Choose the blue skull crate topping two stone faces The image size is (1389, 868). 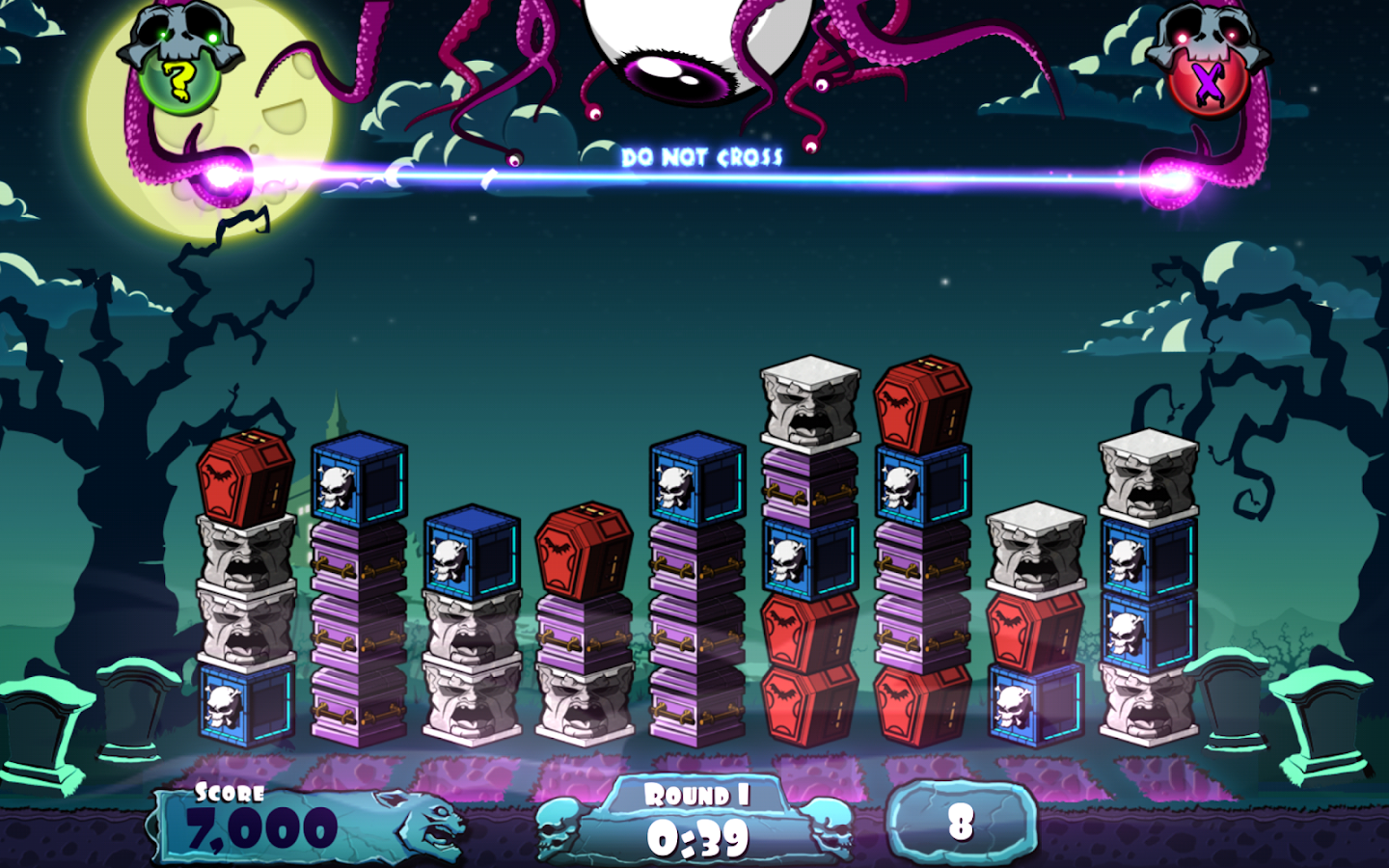(472, 552)
